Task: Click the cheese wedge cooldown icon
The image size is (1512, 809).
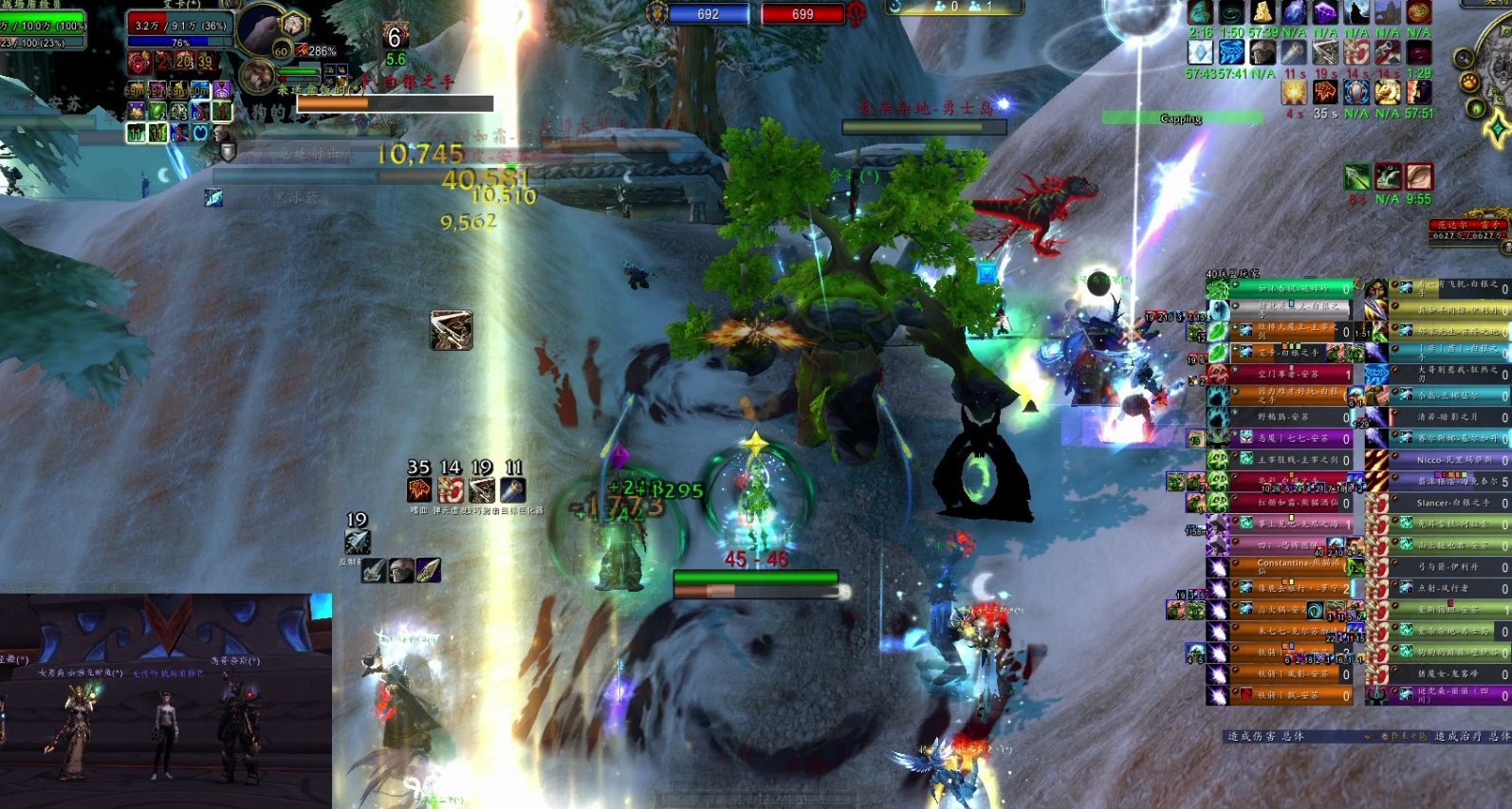Action: (1263, 11)
